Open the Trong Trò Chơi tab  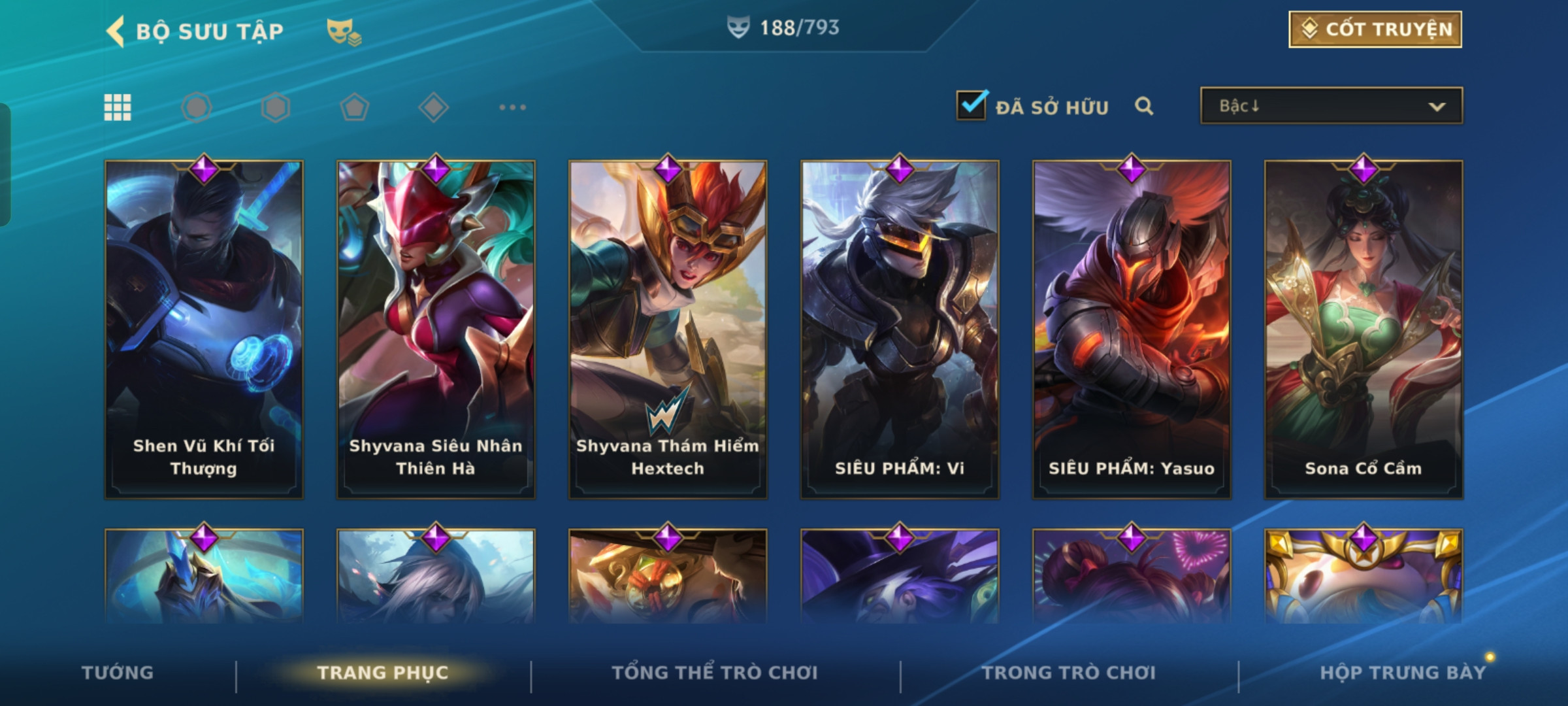pos(1069,673)
